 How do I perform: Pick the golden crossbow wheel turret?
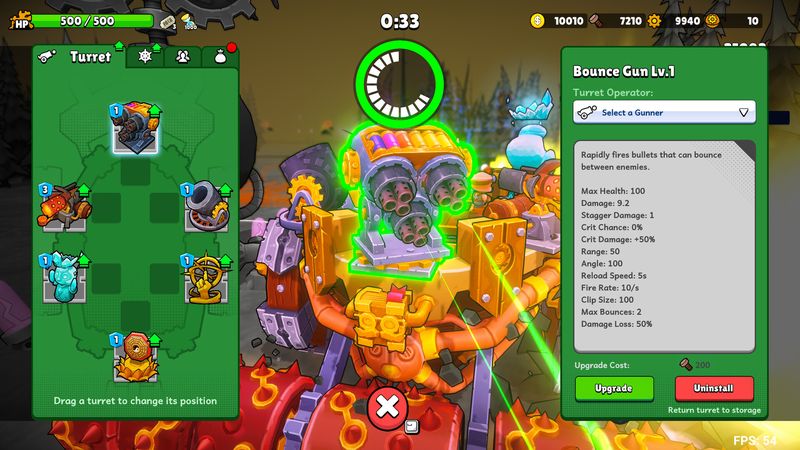[x=206, y=278]
